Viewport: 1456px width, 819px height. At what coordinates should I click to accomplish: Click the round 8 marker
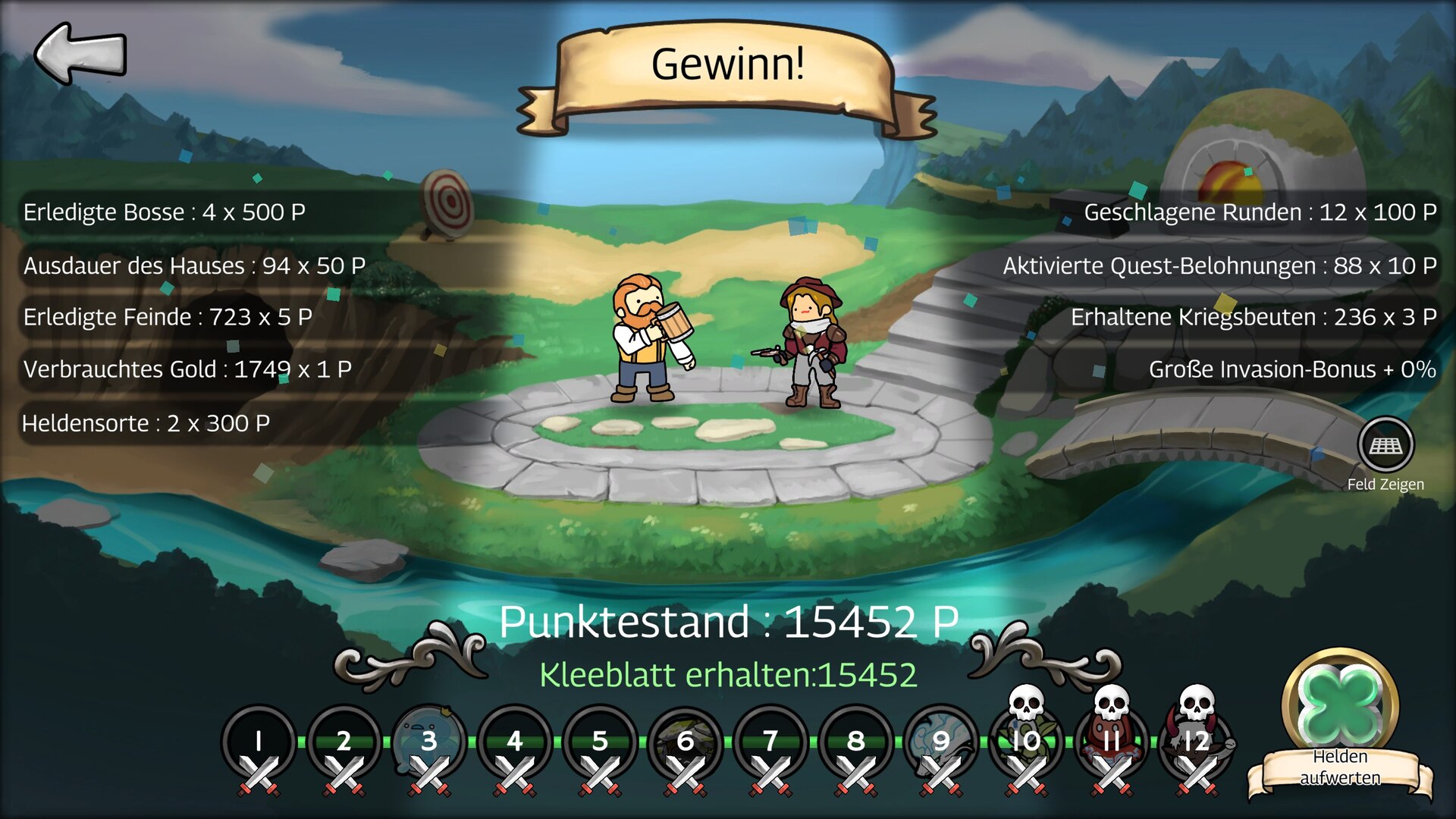coord(856,742)
